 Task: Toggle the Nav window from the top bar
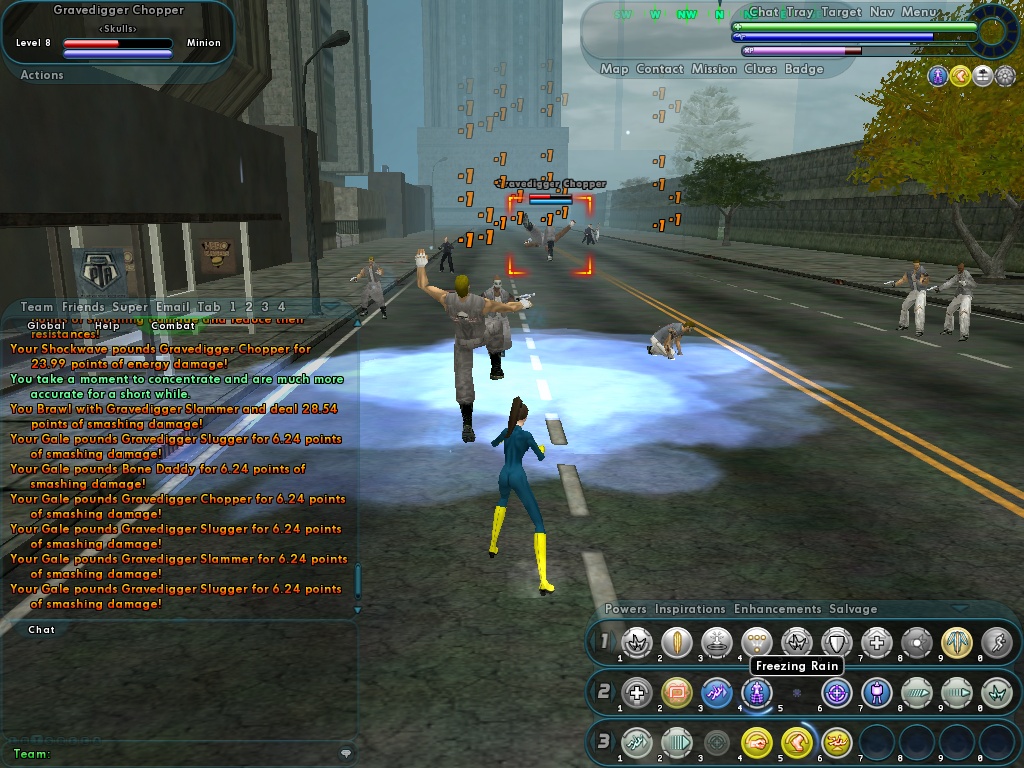882,12
